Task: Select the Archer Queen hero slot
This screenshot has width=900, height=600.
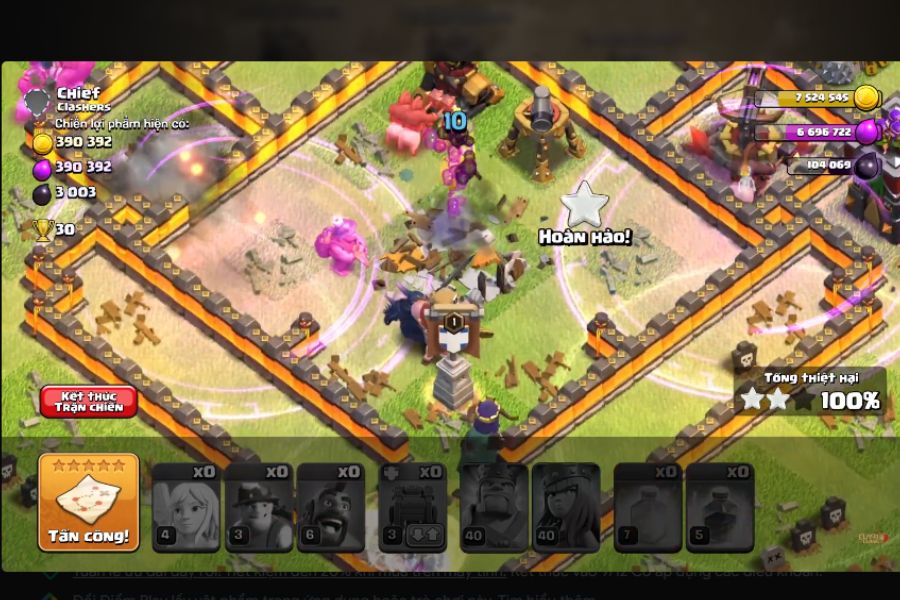Action: [566, 507]
